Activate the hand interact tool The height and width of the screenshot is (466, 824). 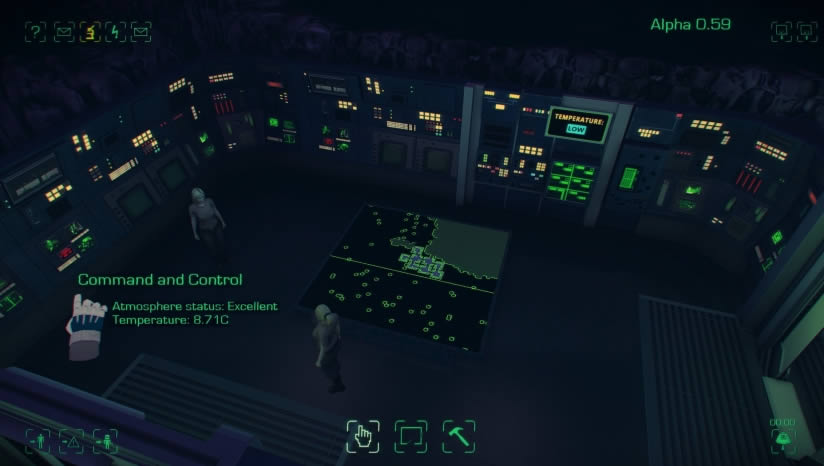(363, 436)
